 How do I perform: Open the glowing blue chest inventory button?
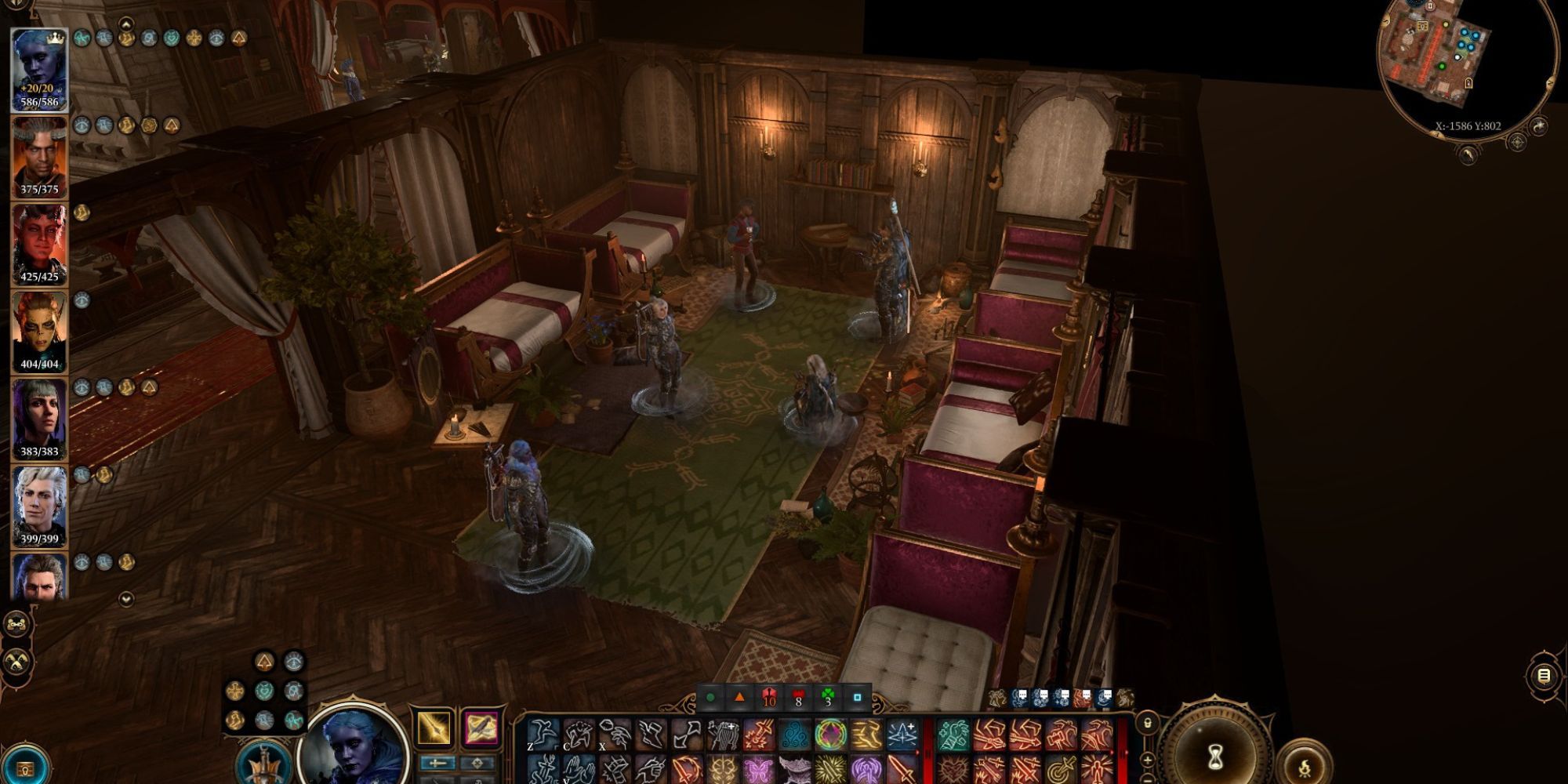(x=26, y=768)
